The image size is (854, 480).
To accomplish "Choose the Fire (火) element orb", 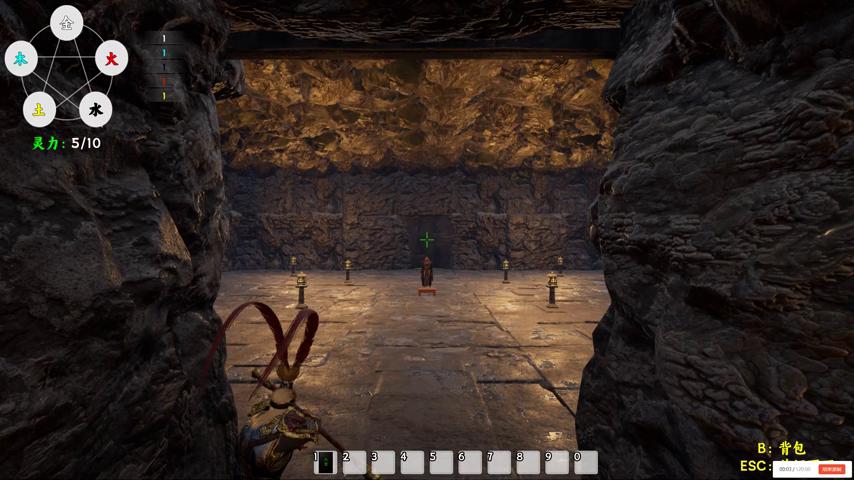I will [x=111, y=59].
